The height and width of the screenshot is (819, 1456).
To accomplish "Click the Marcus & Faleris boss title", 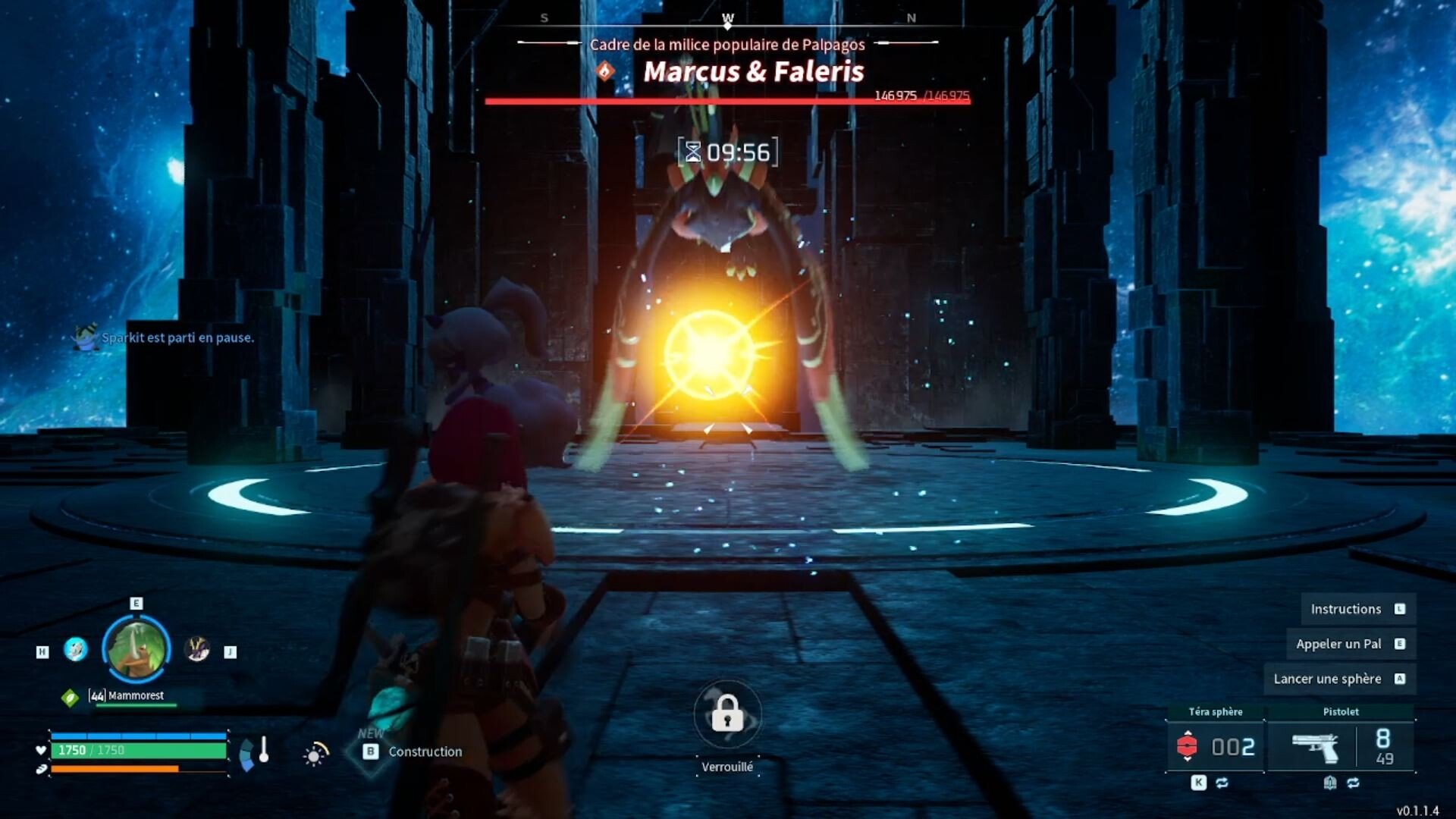I will pyautogui.click(x=754, y=73).
